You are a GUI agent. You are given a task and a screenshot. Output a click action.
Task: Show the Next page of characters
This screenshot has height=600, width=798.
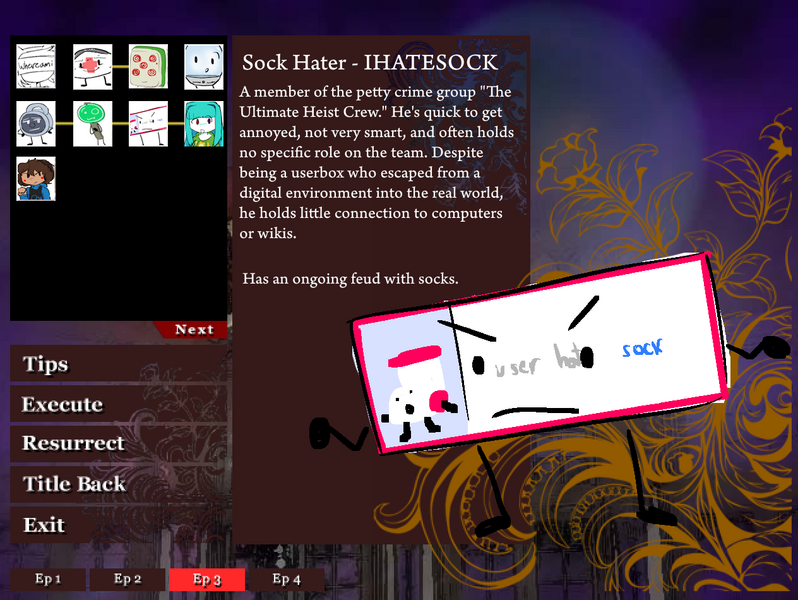click(193, 330)
